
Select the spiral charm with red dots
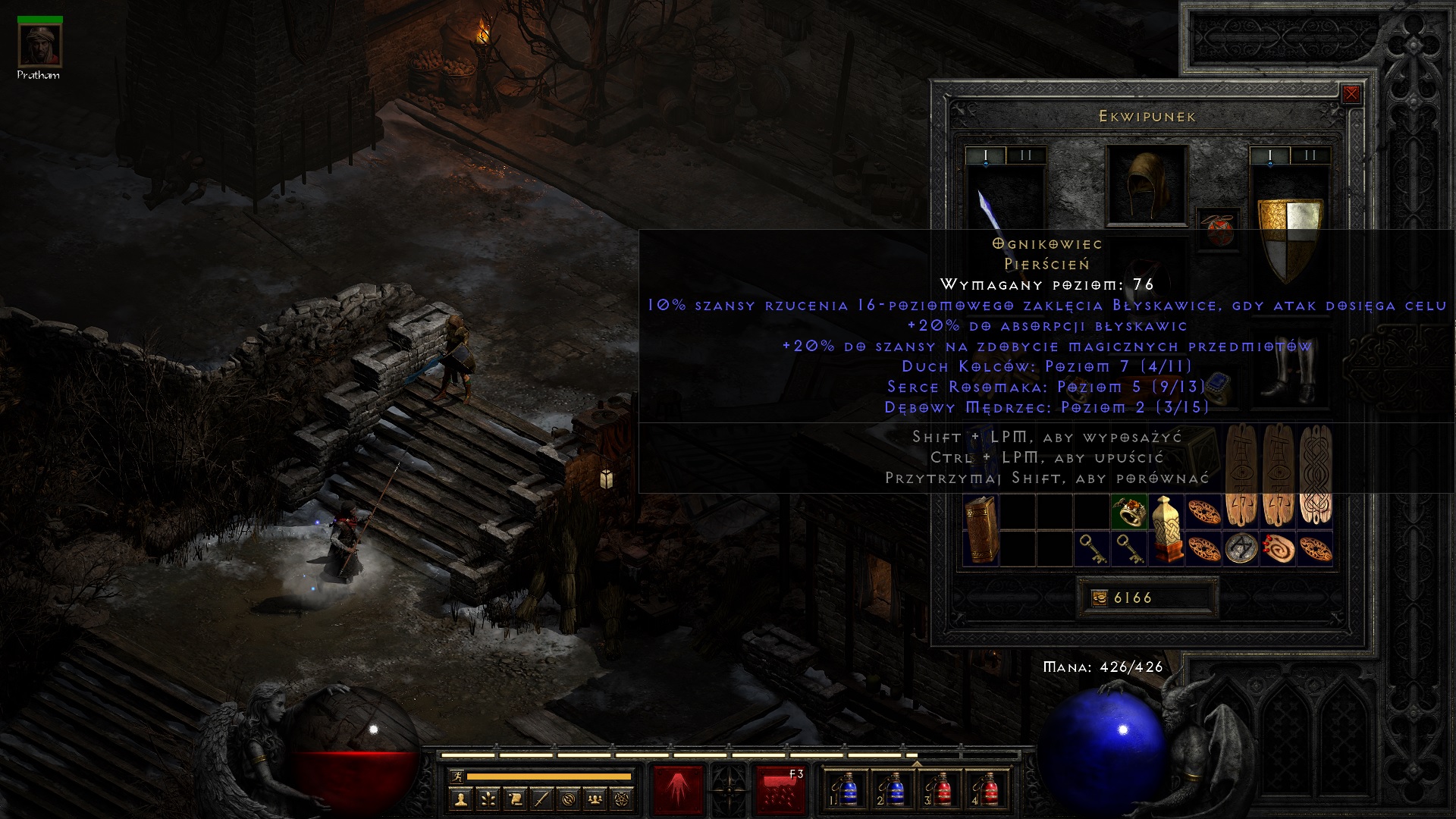point(1278,548)
